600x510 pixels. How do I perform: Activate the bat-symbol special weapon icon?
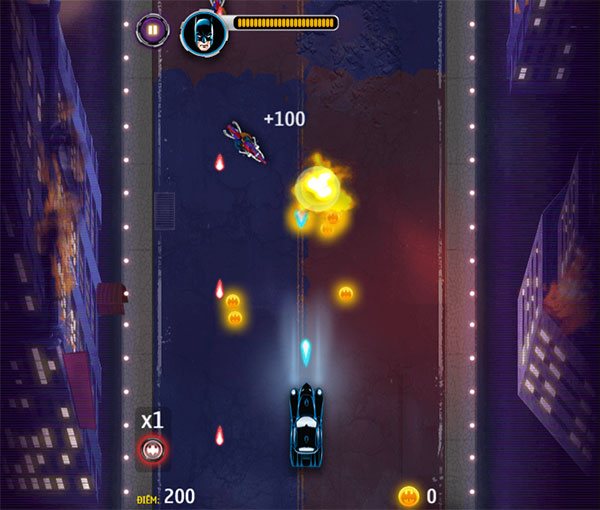pos(152,450)
